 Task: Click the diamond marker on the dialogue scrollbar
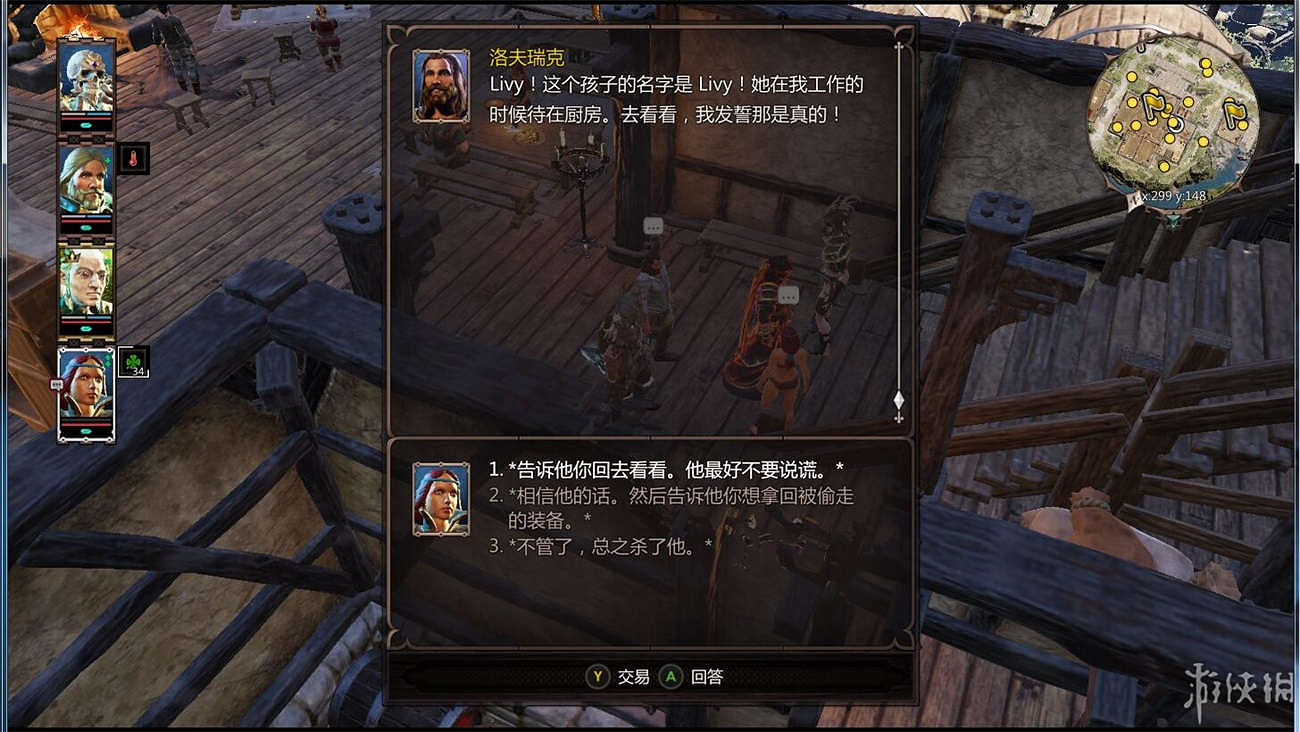coord(898,399)
